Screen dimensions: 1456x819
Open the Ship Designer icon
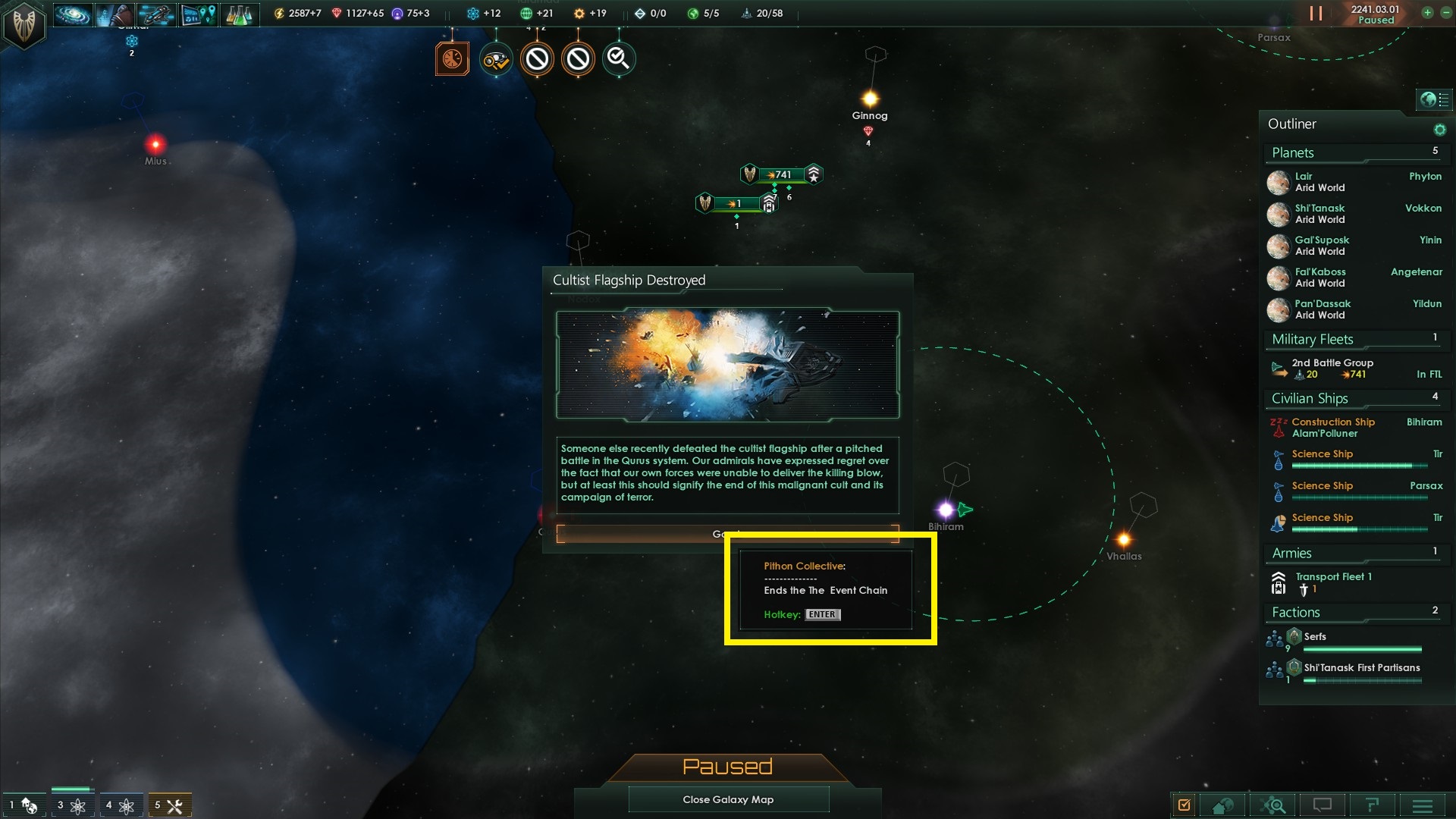(x=157, y=14)
